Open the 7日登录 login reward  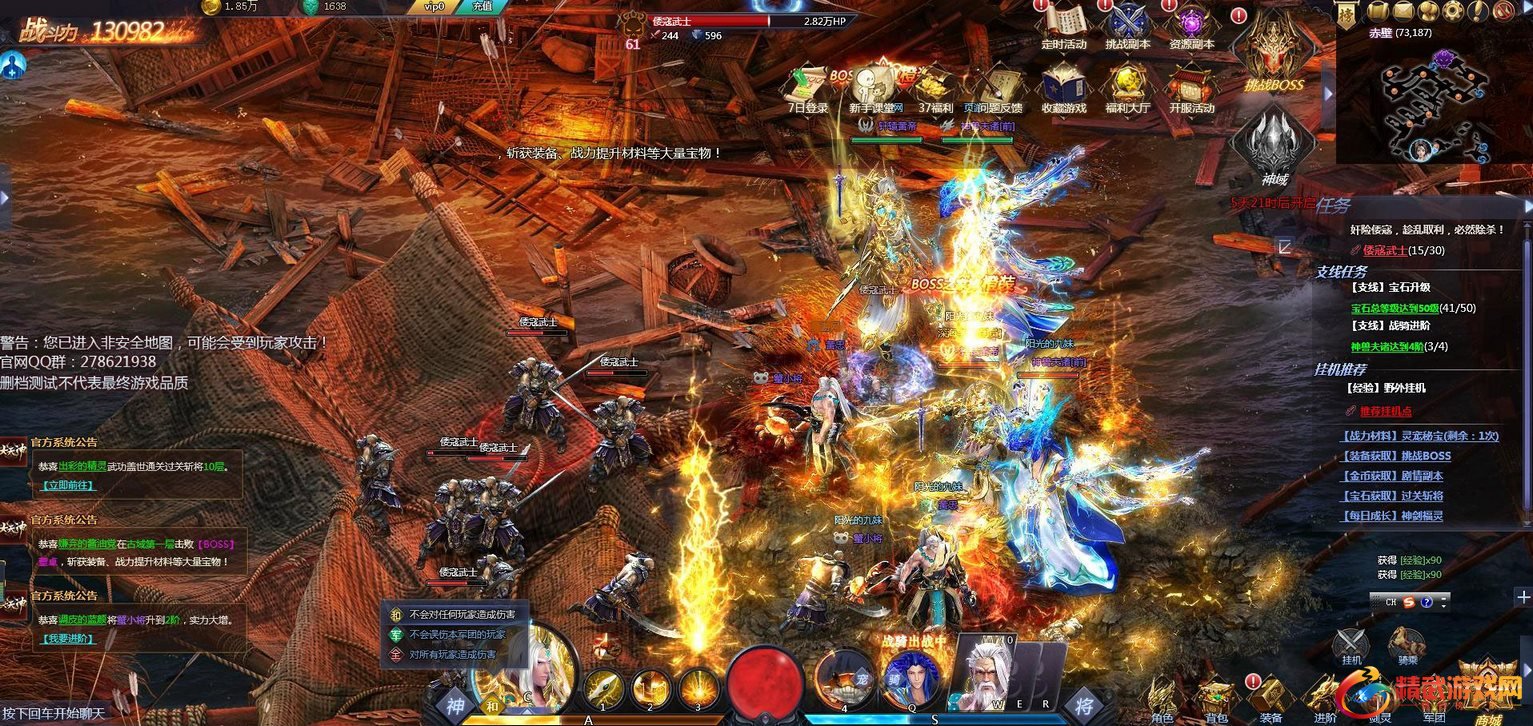pyautogui.click(x=808, y=85)
